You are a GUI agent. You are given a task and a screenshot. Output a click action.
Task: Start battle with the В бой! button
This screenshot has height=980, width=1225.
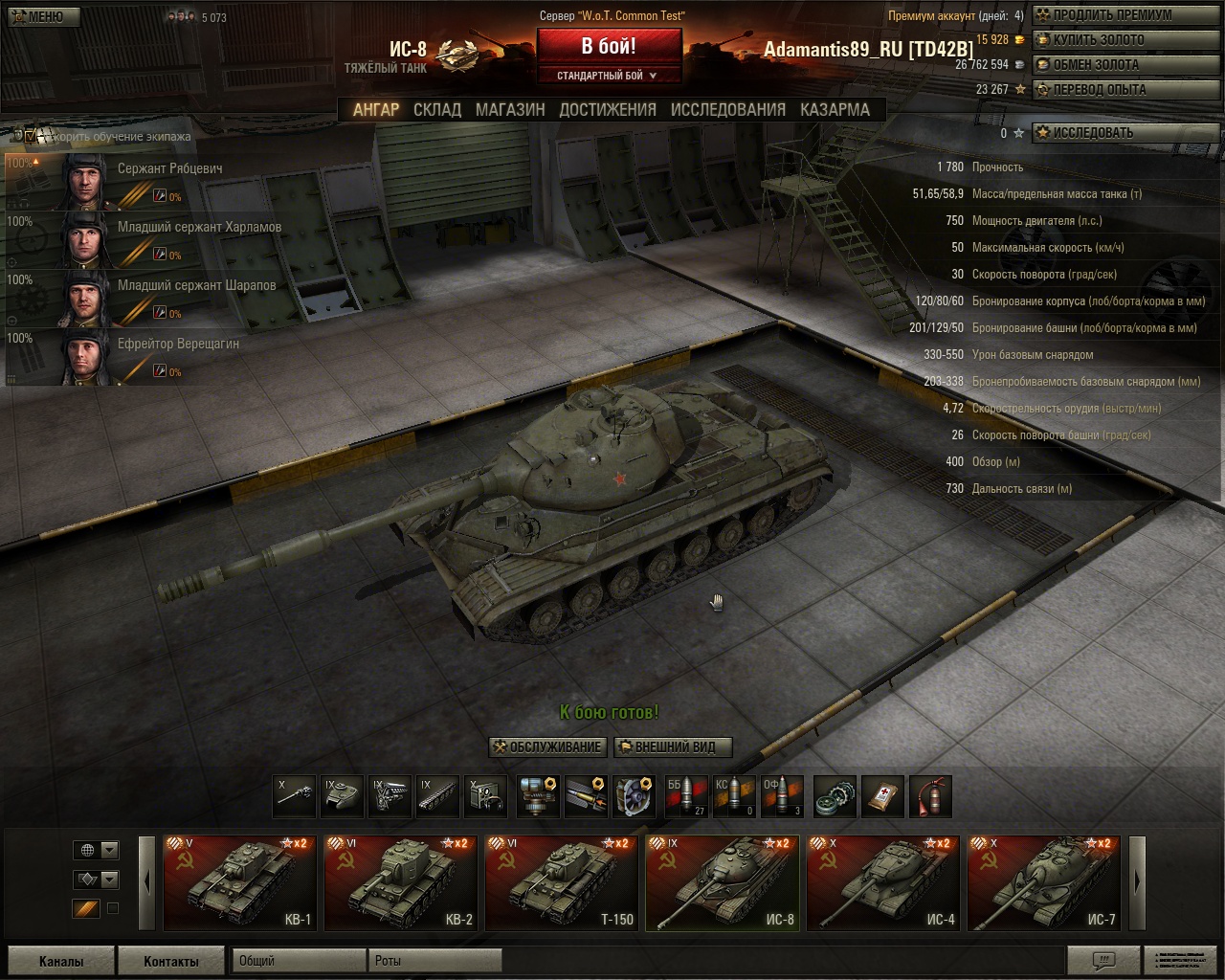(609, 46)
